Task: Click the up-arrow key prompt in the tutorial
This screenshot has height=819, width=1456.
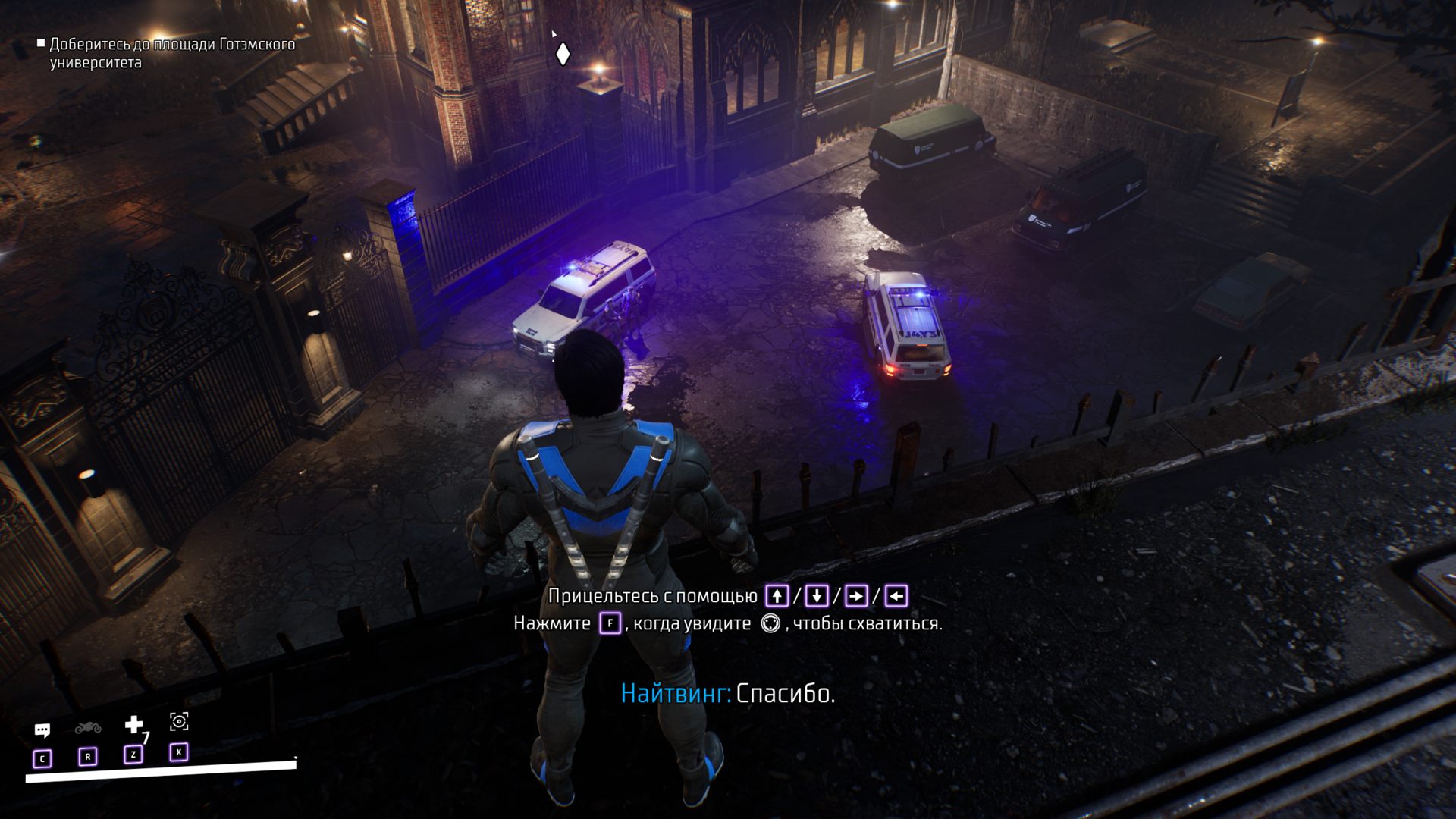Action: pyautogui.click(x=778, y=595)
